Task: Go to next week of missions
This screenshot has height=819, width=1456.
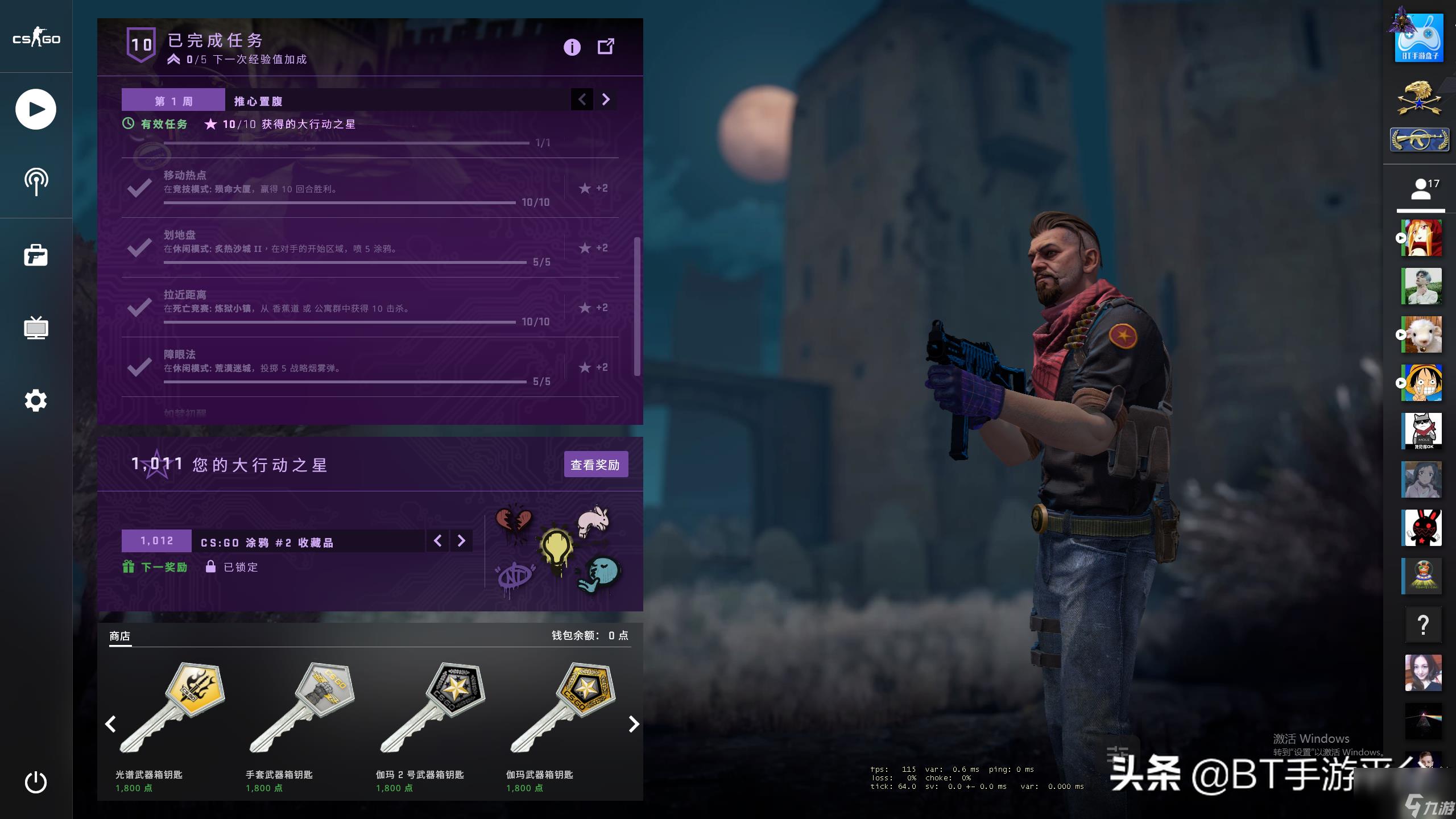Action: coord(606,100)
